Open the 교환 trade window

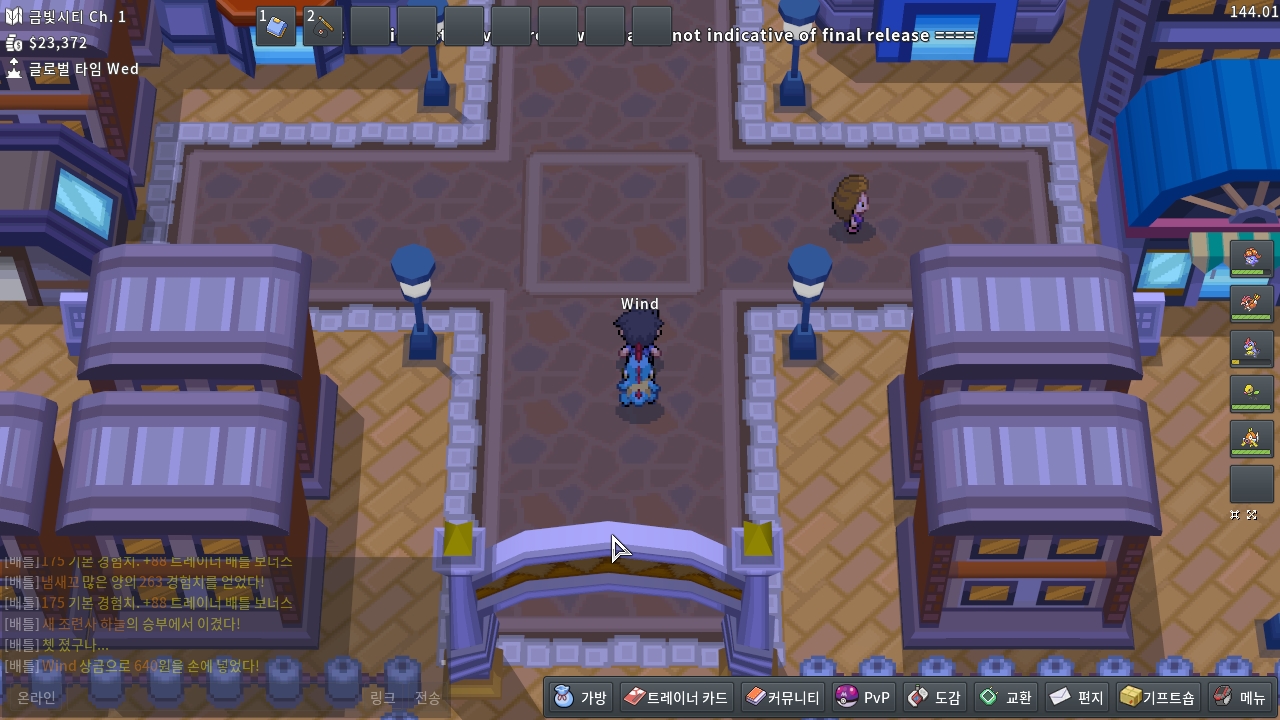[1006, 697]
